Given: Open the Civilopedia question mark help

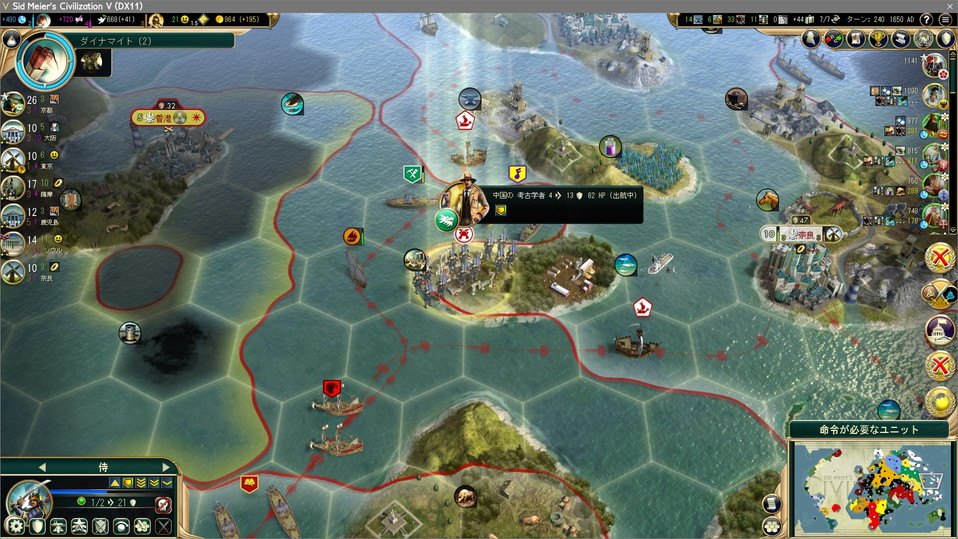Looking at the screenshot, I should coord(927,20).
